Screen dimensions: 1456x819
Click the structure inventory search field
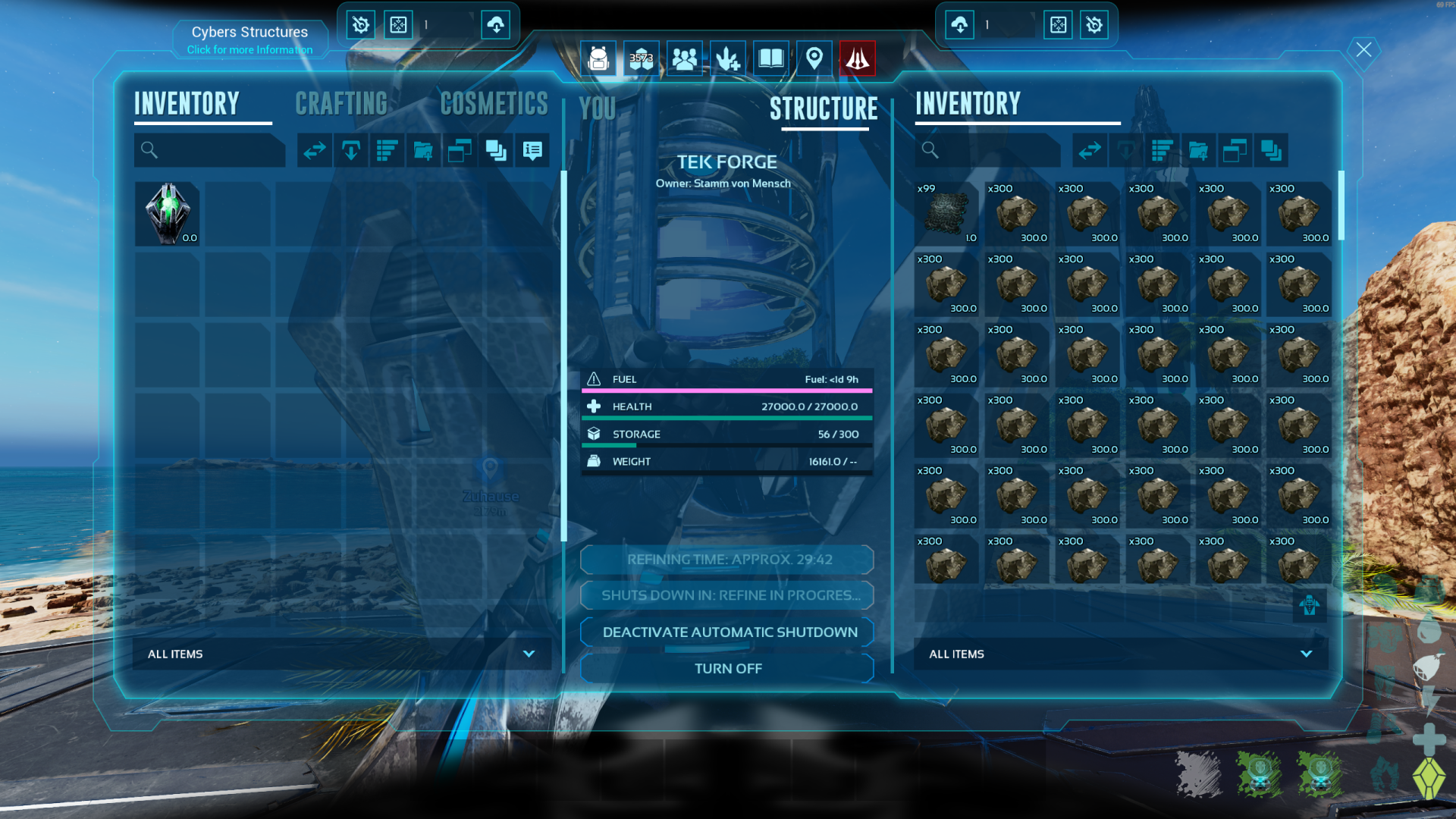[993, 150]
